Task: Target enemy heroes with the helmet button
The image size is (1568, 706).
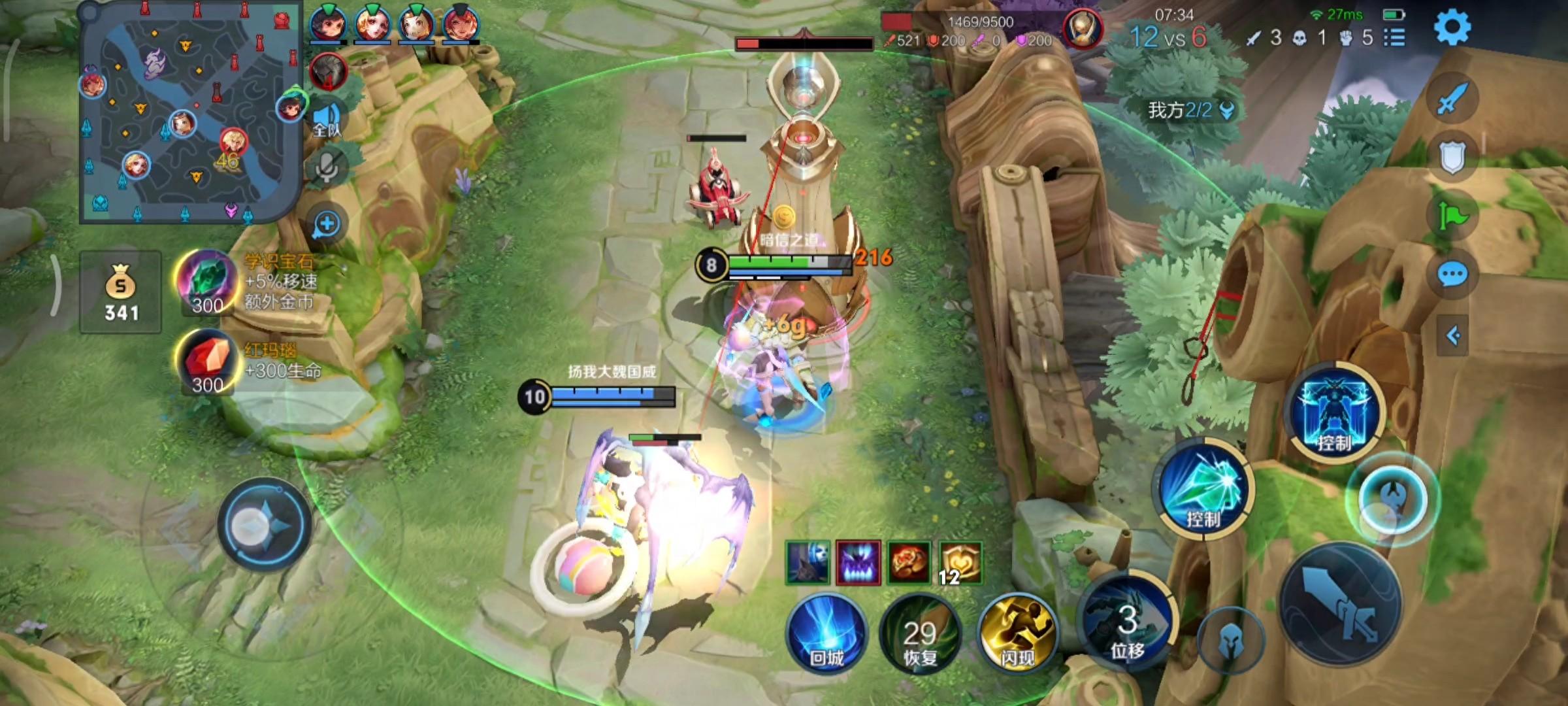Action: (x=1230, y=641)
